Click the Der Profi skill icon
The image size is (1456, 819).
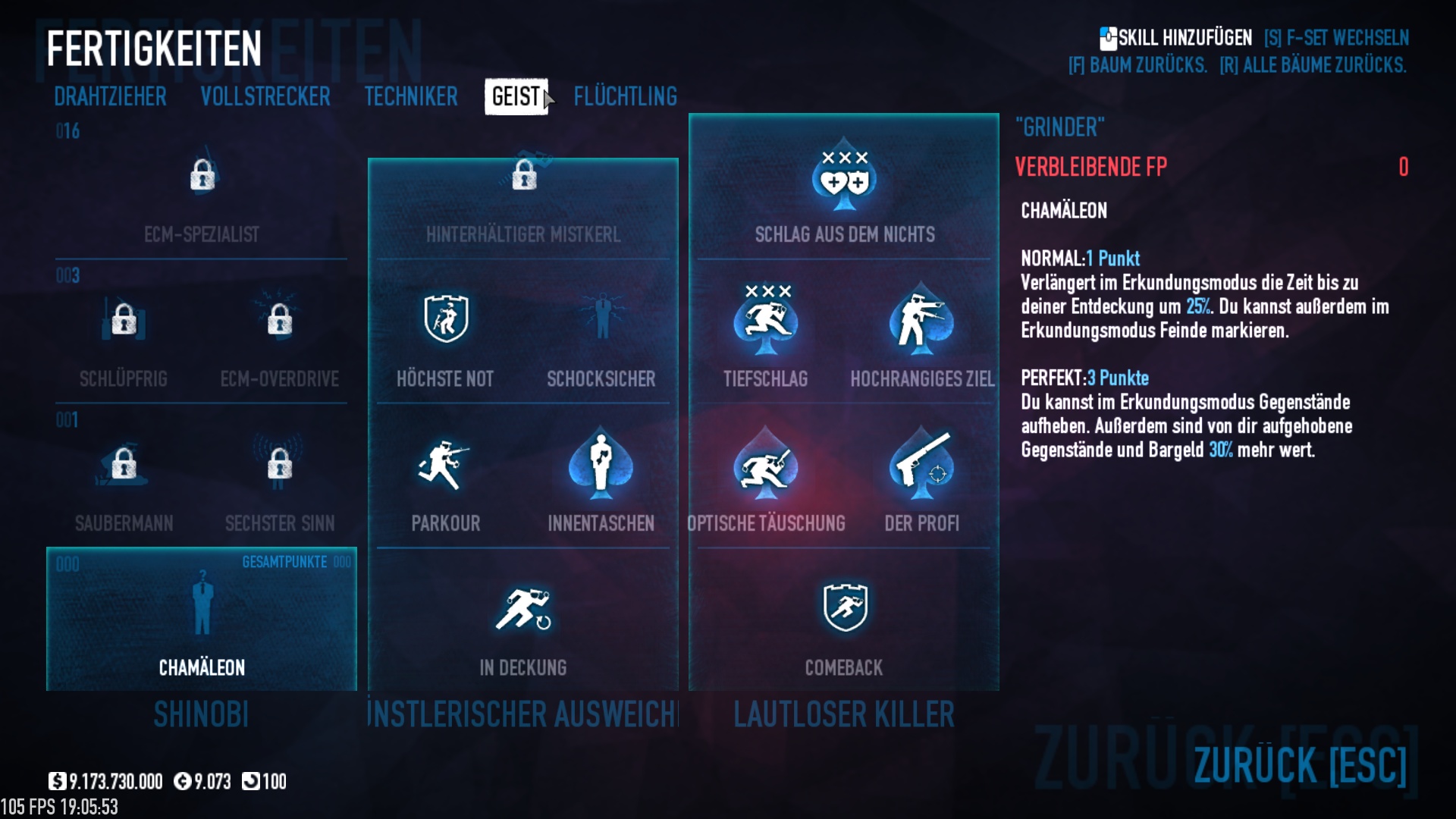point(921,466)
